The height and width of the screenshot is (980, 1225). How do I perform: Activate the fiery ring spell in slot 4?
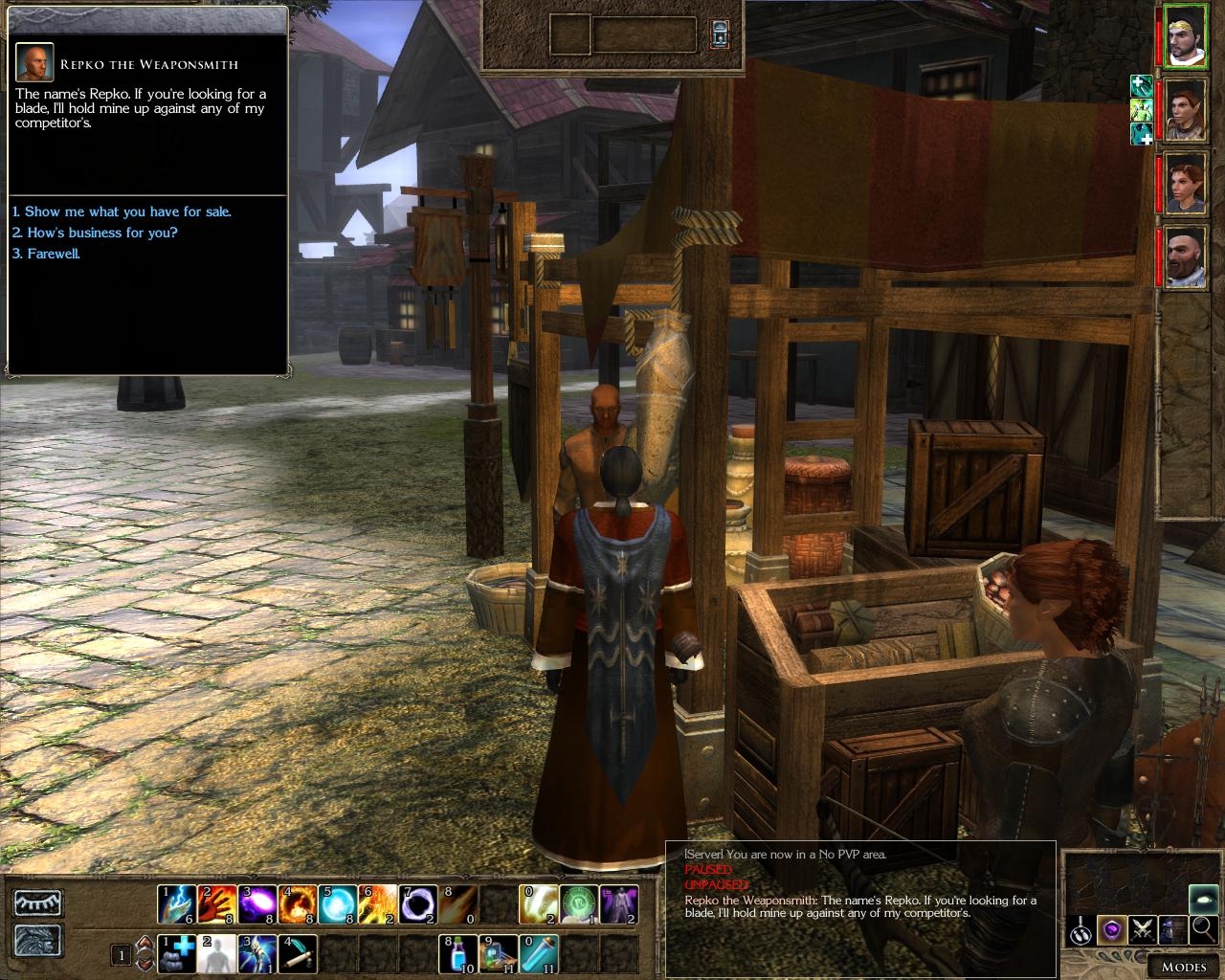tap(297, 904)
